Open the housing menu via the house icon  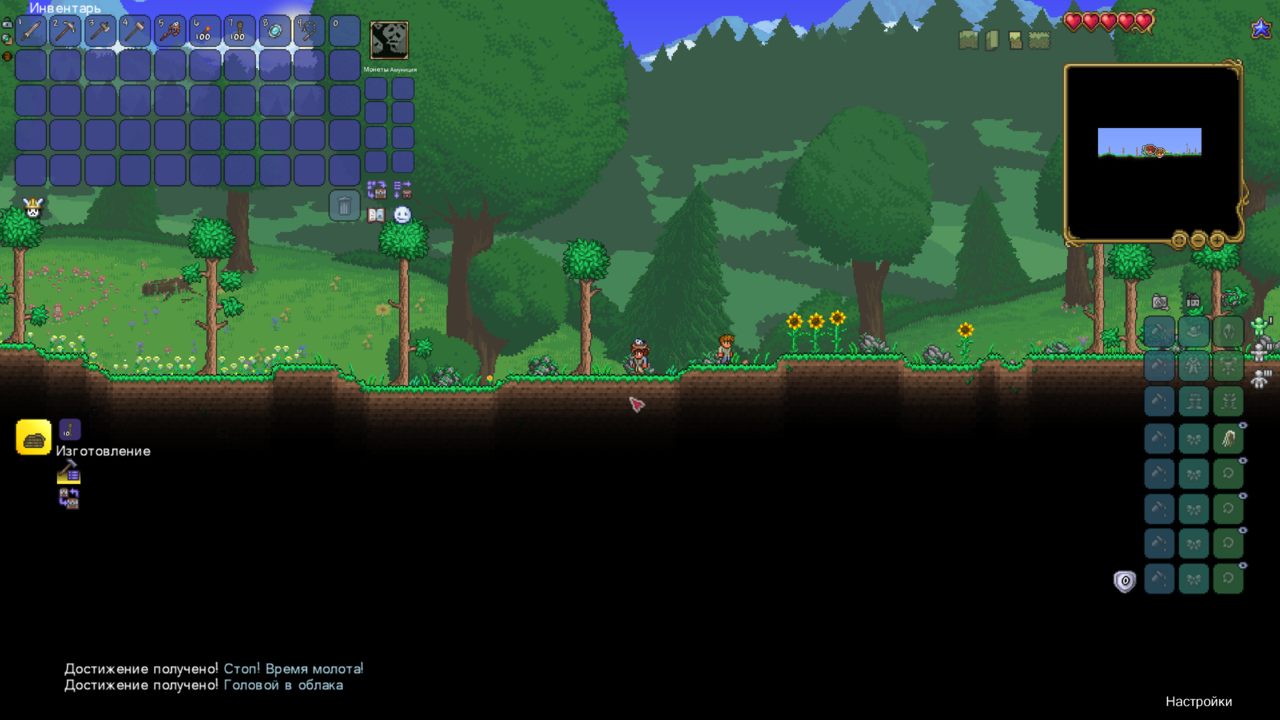point(1192,301)
